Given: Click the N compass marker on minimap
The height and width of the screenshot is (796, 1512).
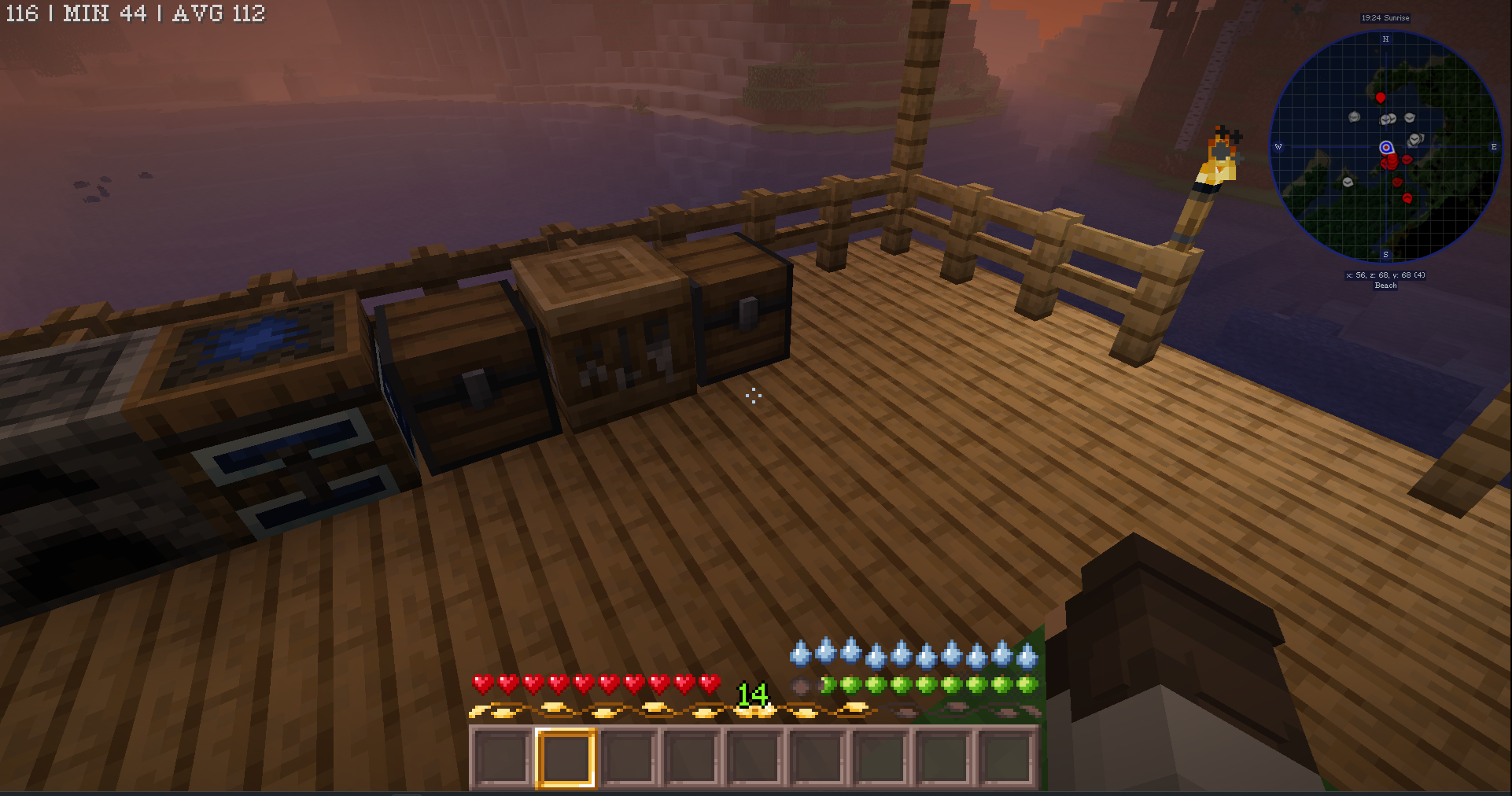Looking at the screenshot, I should click(1386, 38).
